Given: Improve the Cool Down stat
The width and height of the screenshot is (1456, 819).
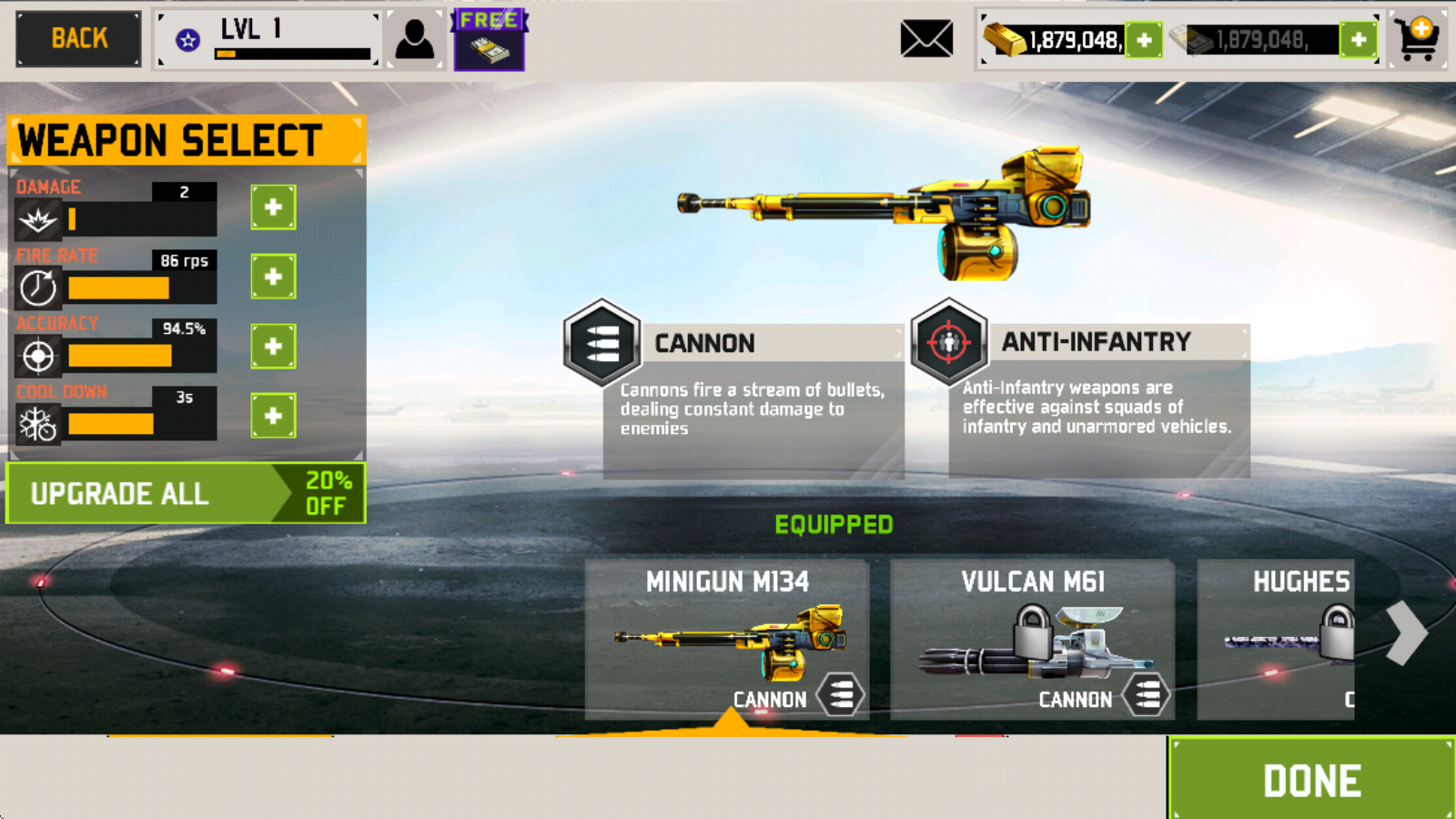Looking at the screenshot, I should [x=273, y=416].
